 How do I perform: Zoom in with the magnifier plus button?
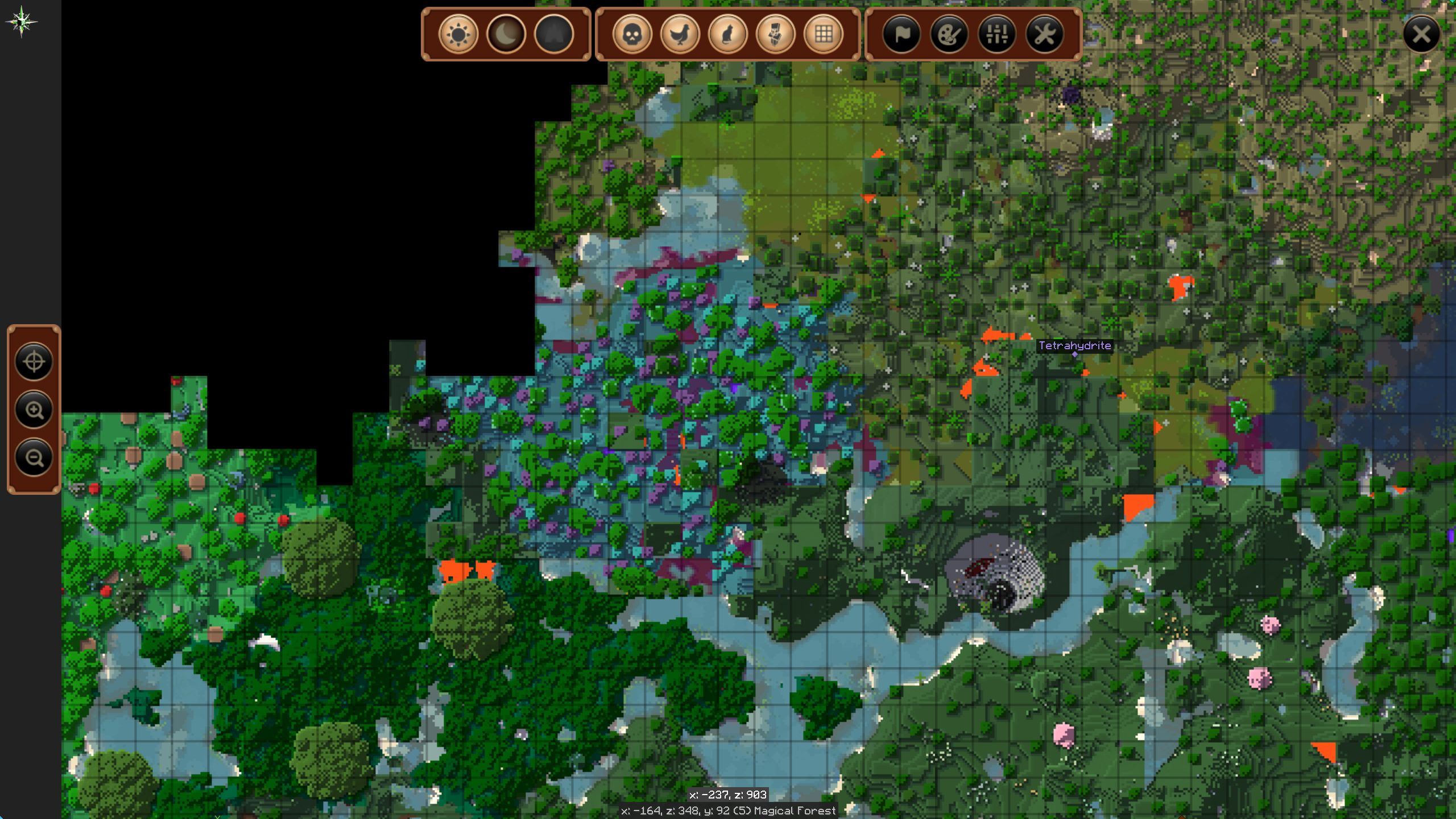34,409
